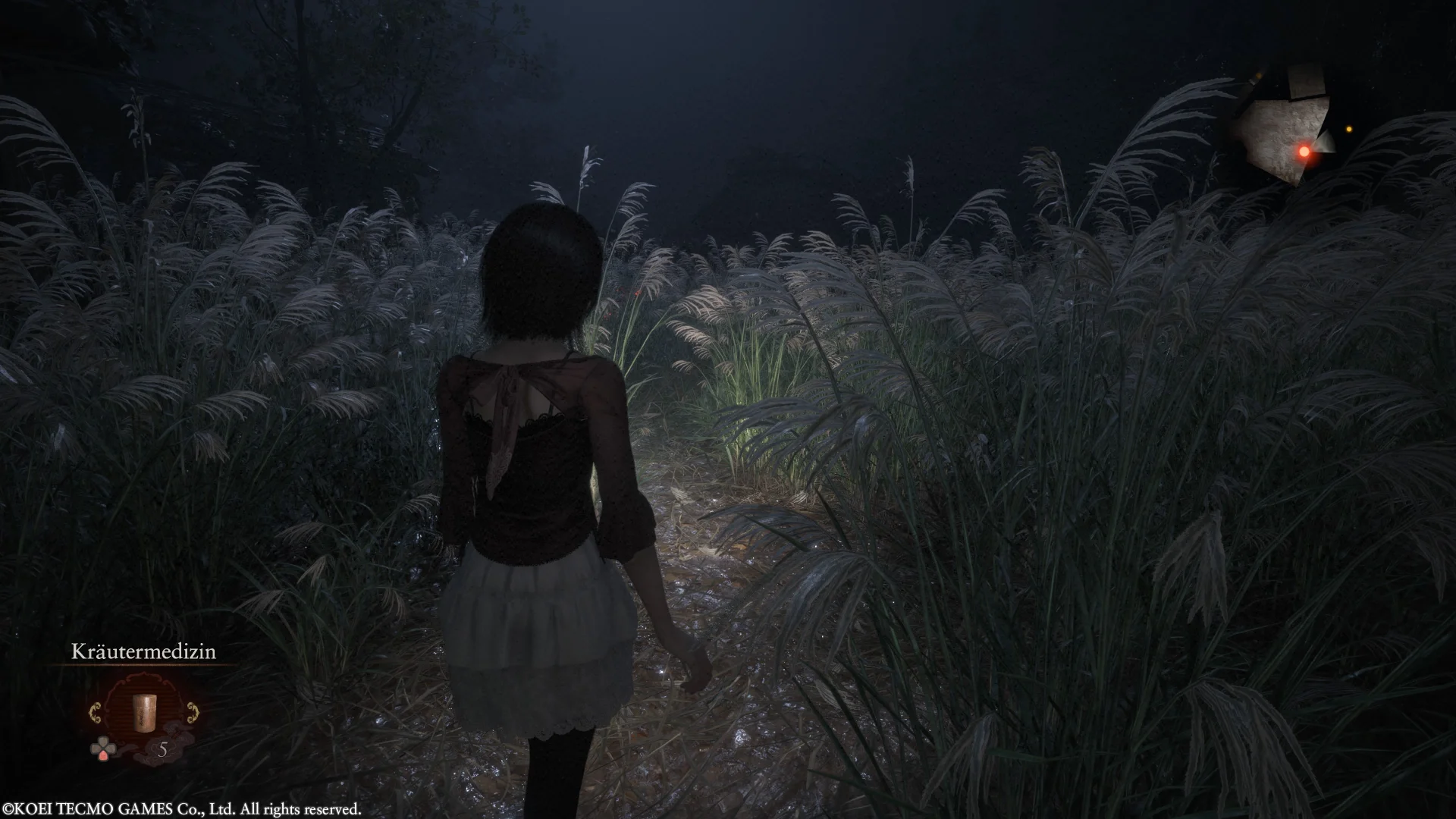Click the red player marker on minimap

(1304, 152)
